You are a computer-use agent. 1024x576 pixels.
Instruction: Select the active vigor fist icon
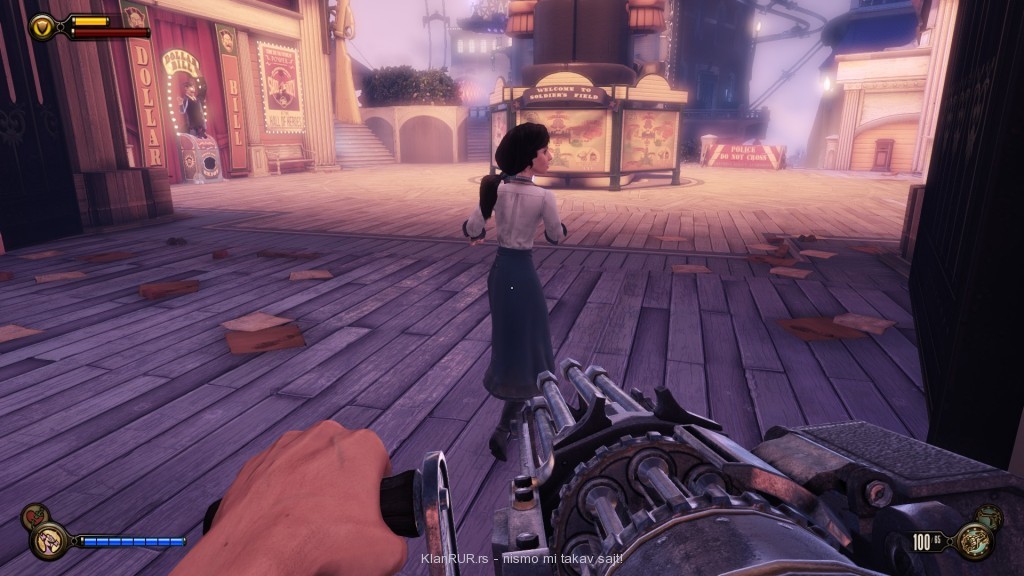click(49, 541)
